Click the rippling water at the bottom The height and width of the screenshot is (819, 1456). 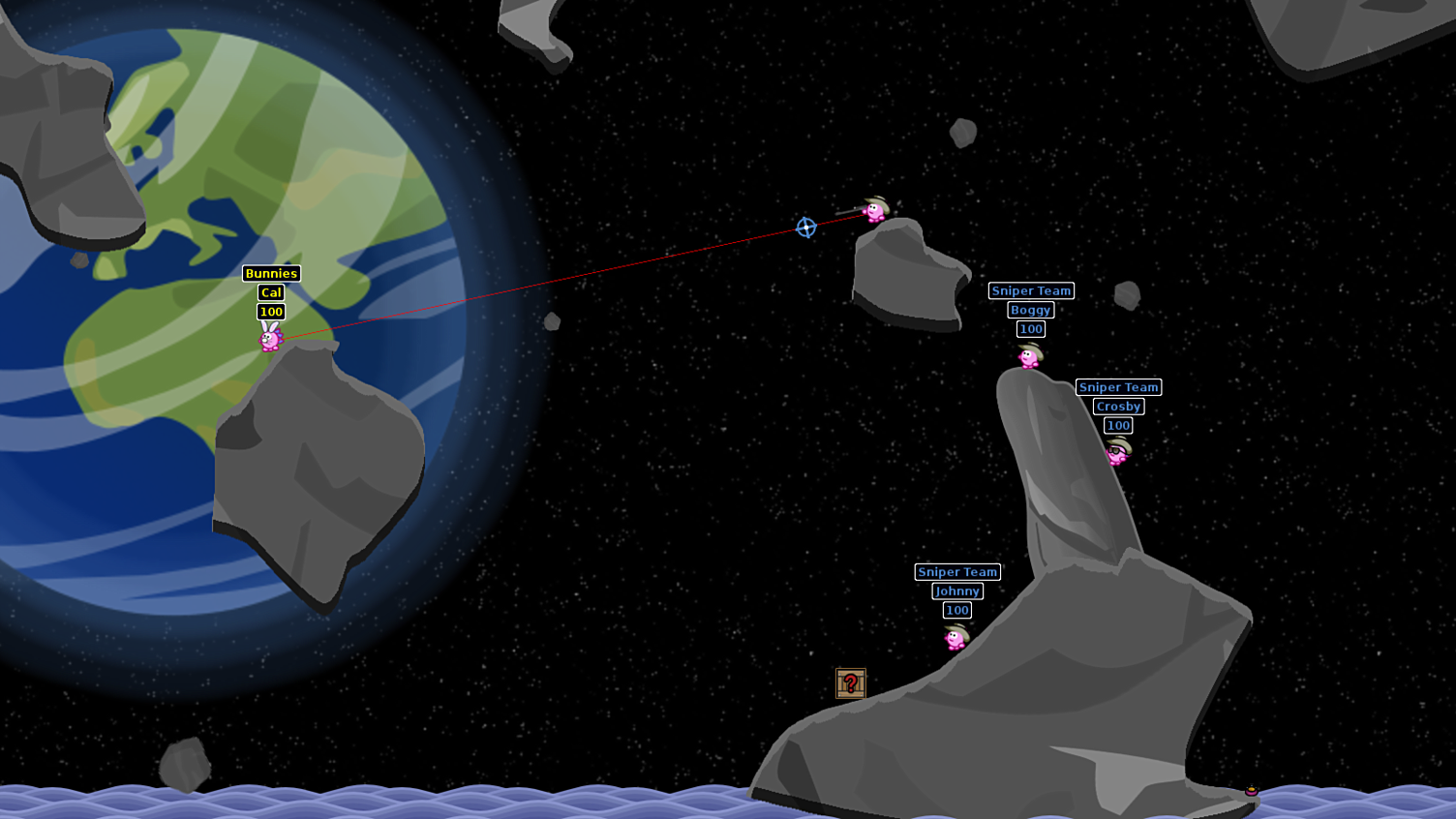387,804
